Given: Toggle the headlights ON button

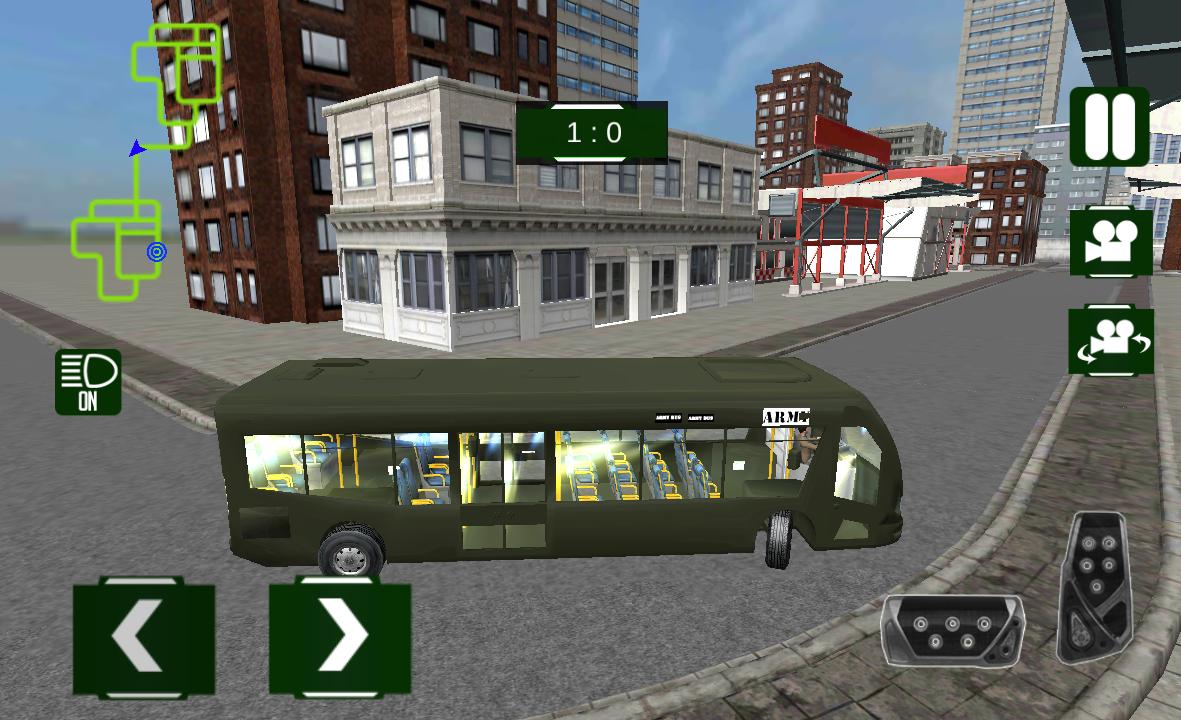Looking at the screenshot, I should [x=88, y=381].
